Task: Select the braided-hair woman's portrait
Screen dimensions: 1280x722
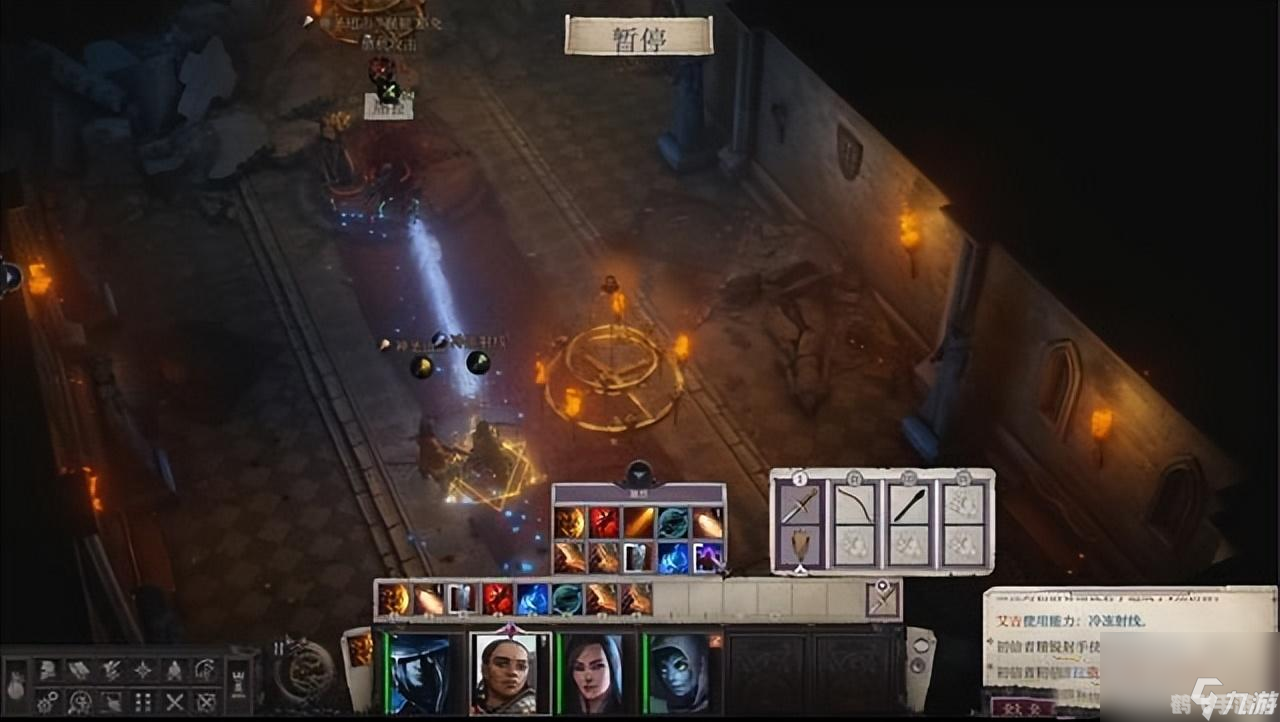Action: click(510, 671)
